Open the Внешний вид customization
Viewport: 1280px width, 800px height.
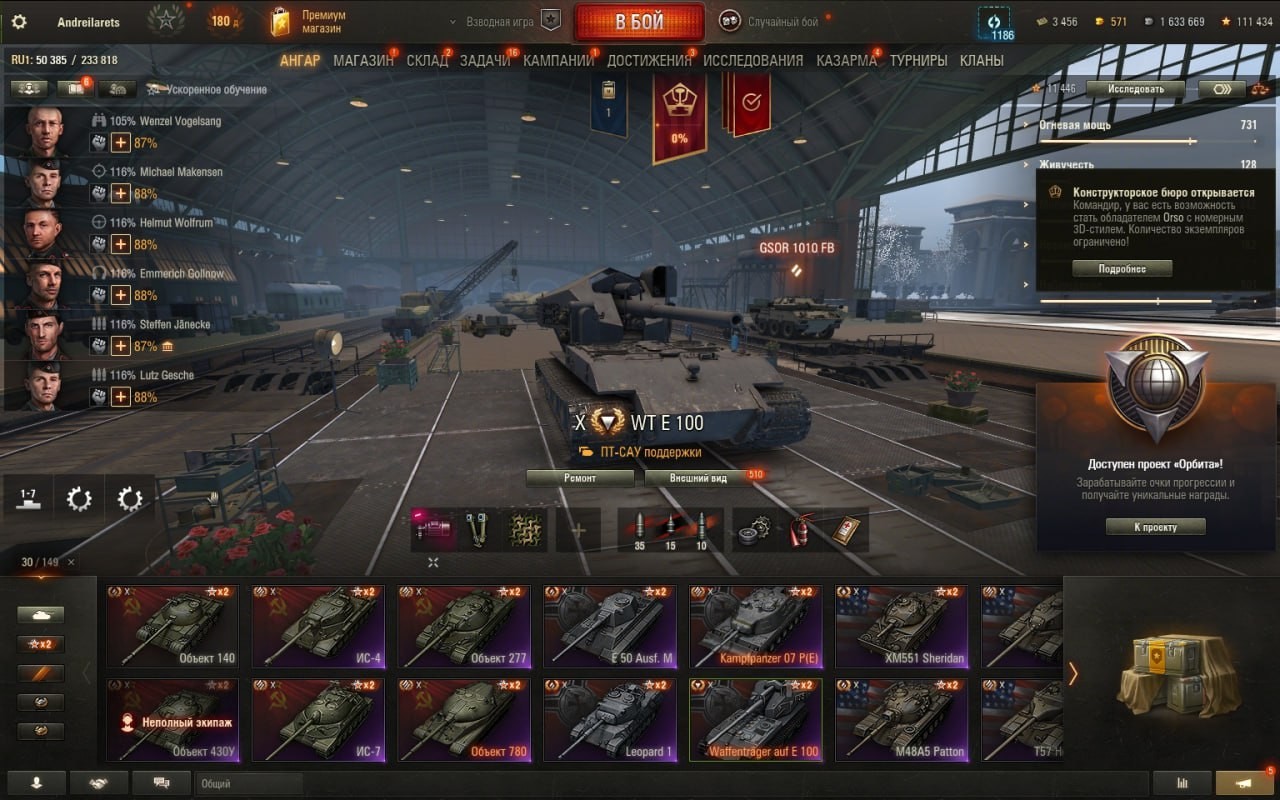pos(699,478)
